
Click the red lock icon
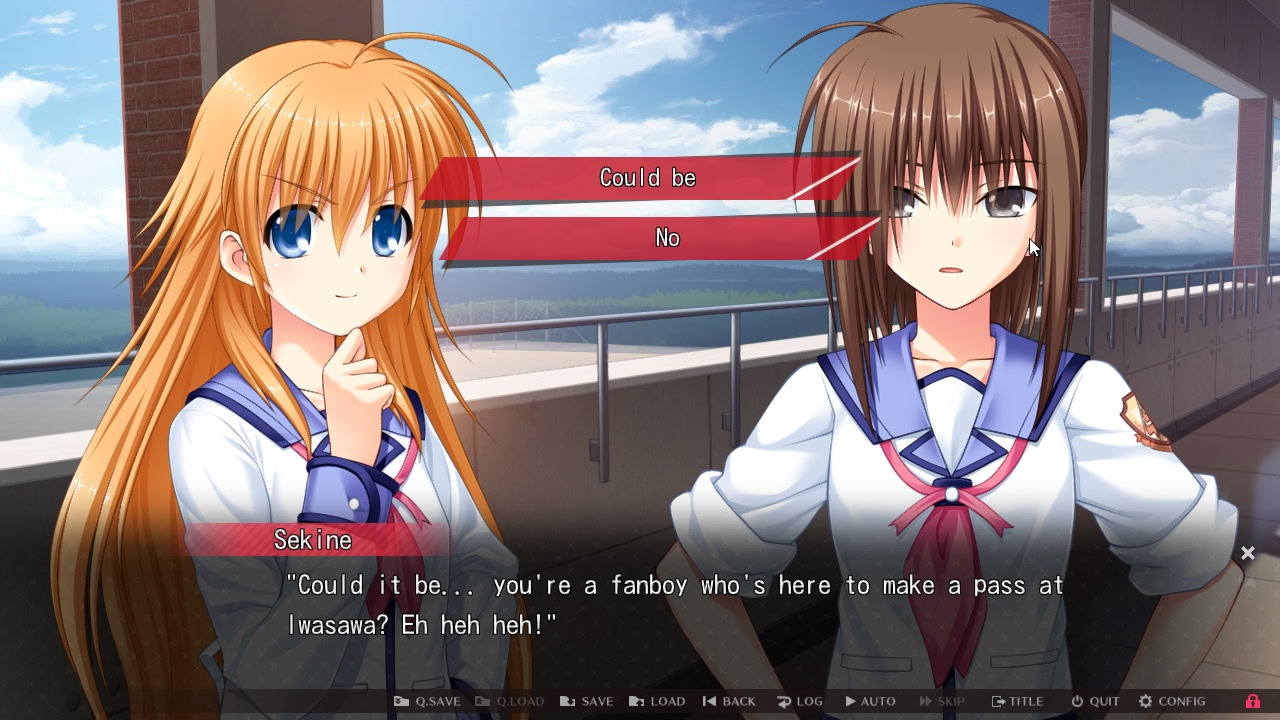(1254, 701)
